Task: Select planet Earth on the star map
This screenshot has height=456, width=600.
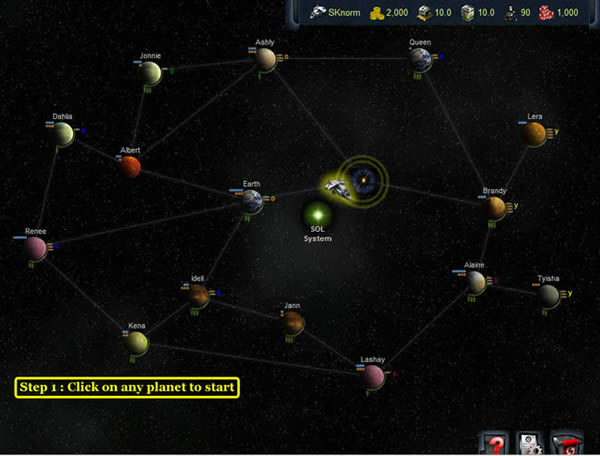Action: pyautogui.click(x=252, y=201)
